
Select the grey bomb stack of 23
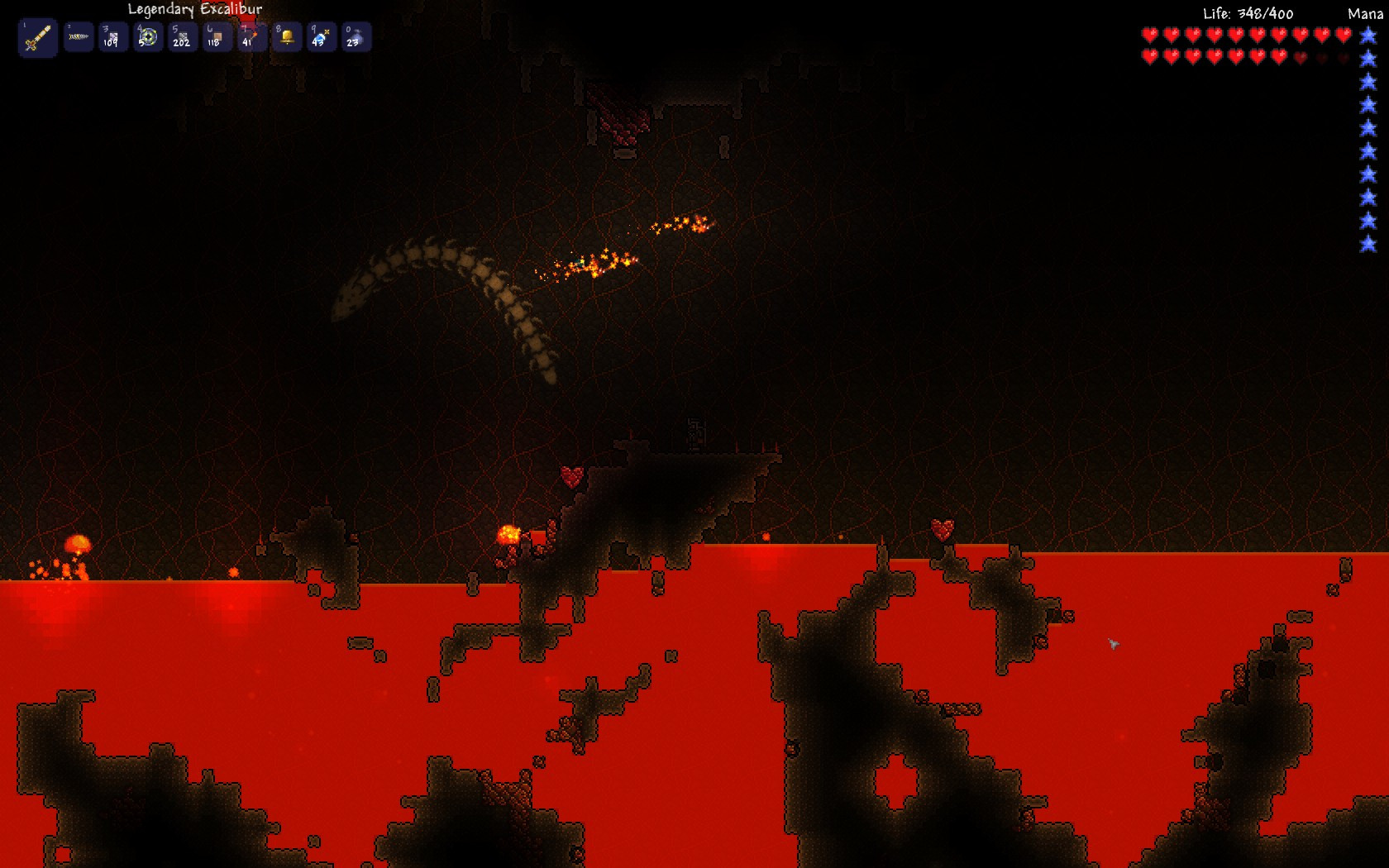[356, 37]
